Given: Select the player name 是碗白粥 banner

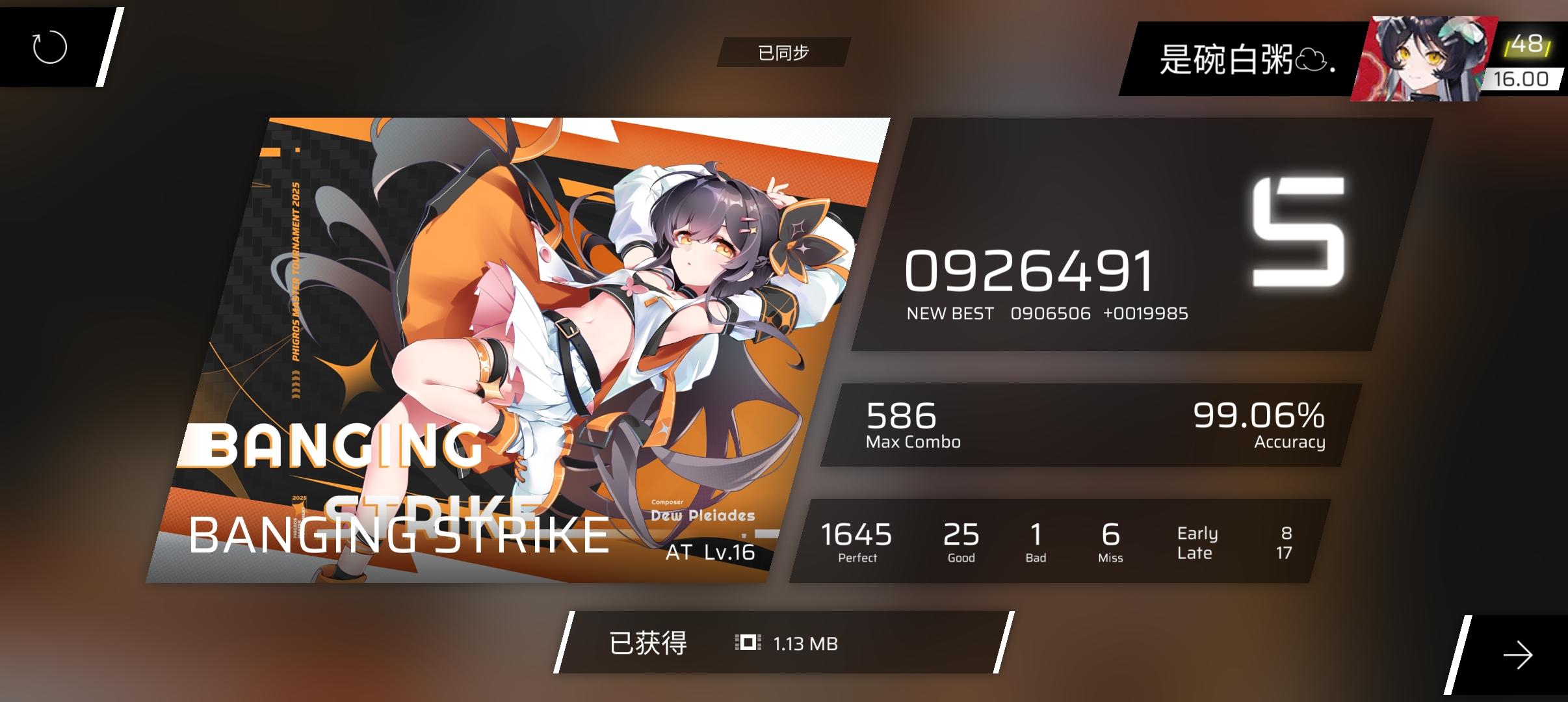Looking at the screenshot, I should coord(1246,58).
